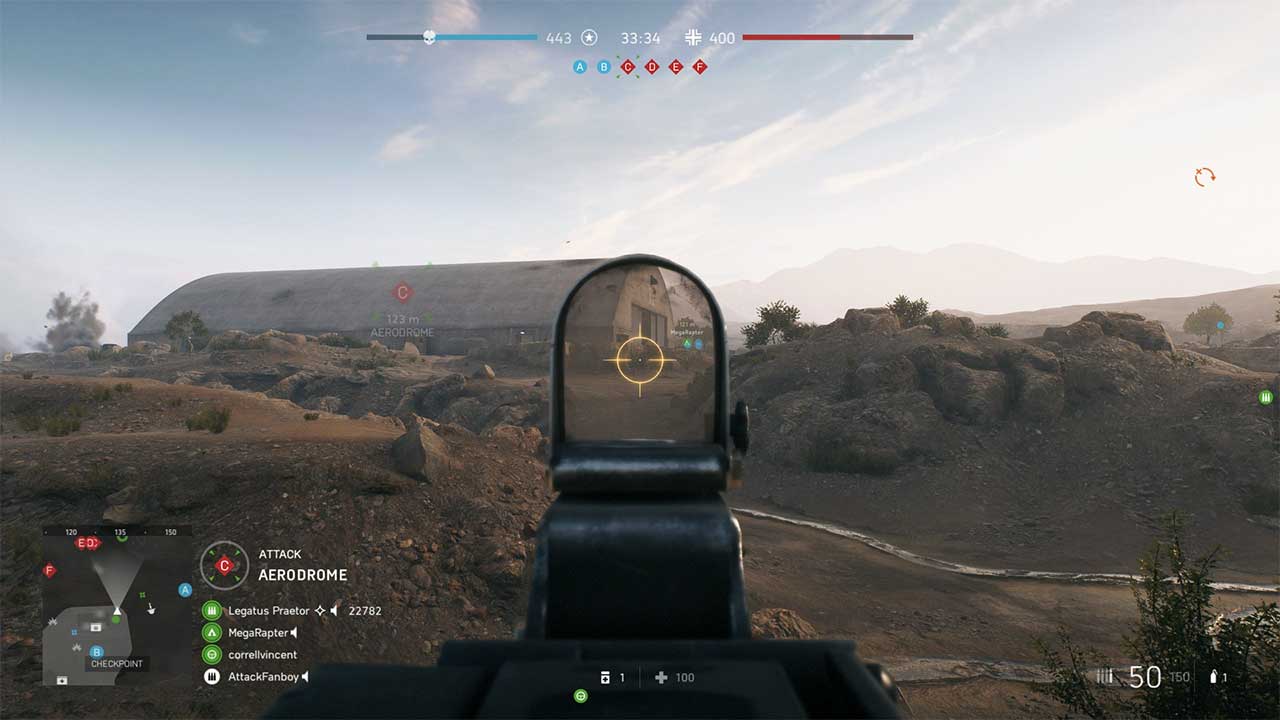1280x720 pixels.
Task: Select the objective F marker in the flag bar
Action: [699, 67]
